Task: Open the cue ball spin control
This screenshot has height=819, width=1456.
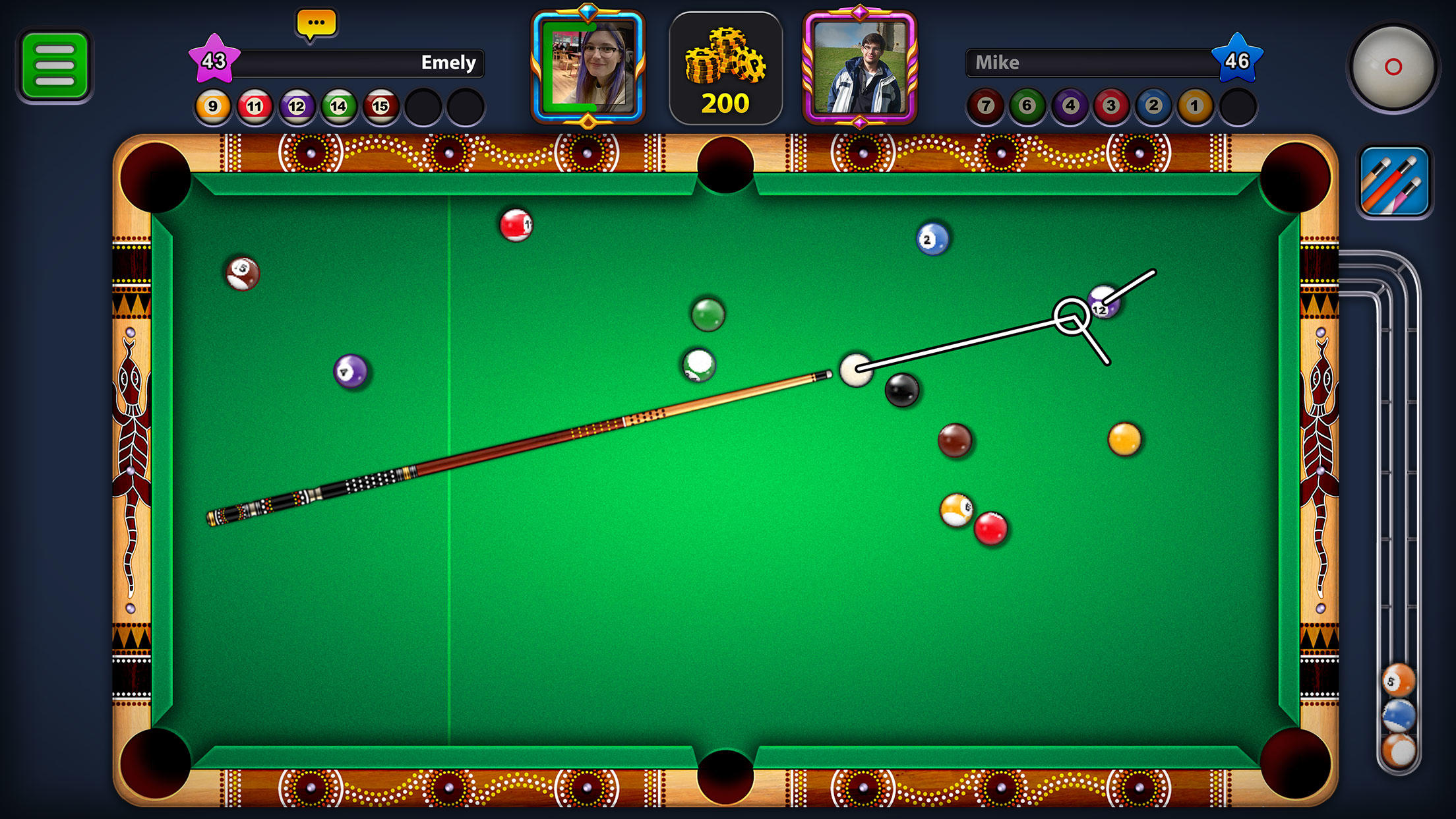Action: [1393, 66]
